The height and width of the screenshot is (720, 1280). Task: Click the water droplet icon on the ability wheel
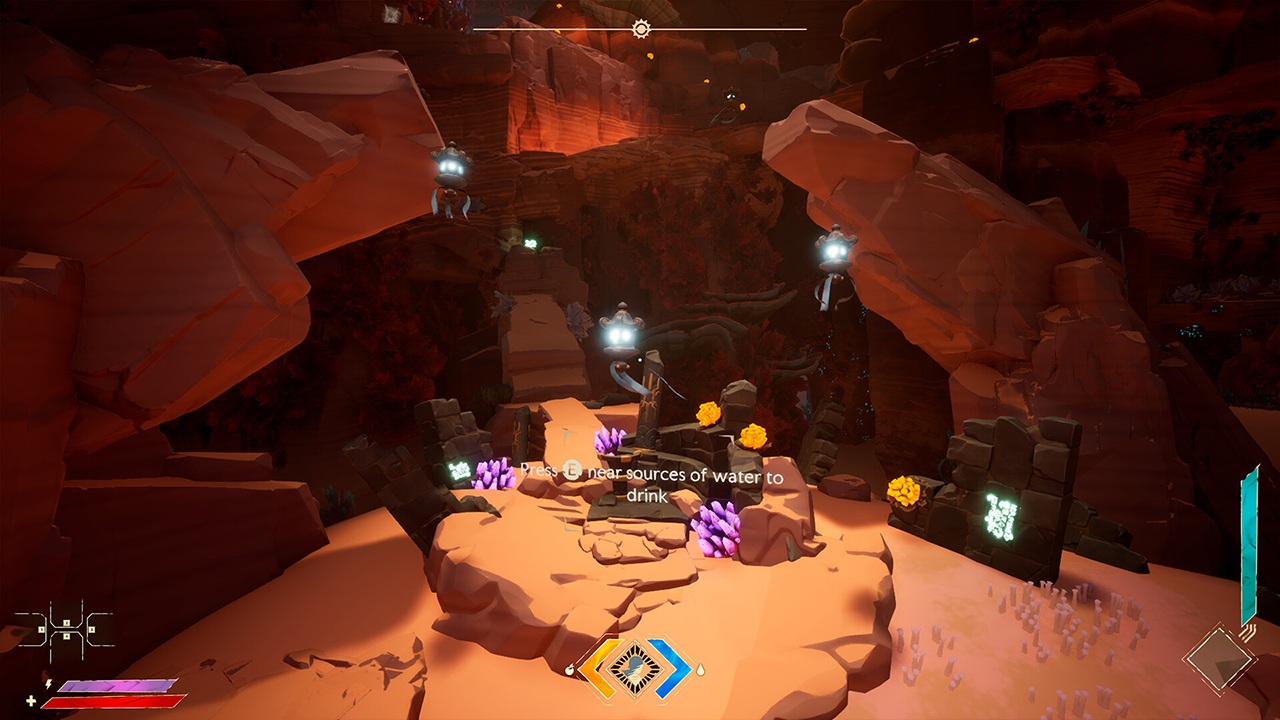click(700, 671)
